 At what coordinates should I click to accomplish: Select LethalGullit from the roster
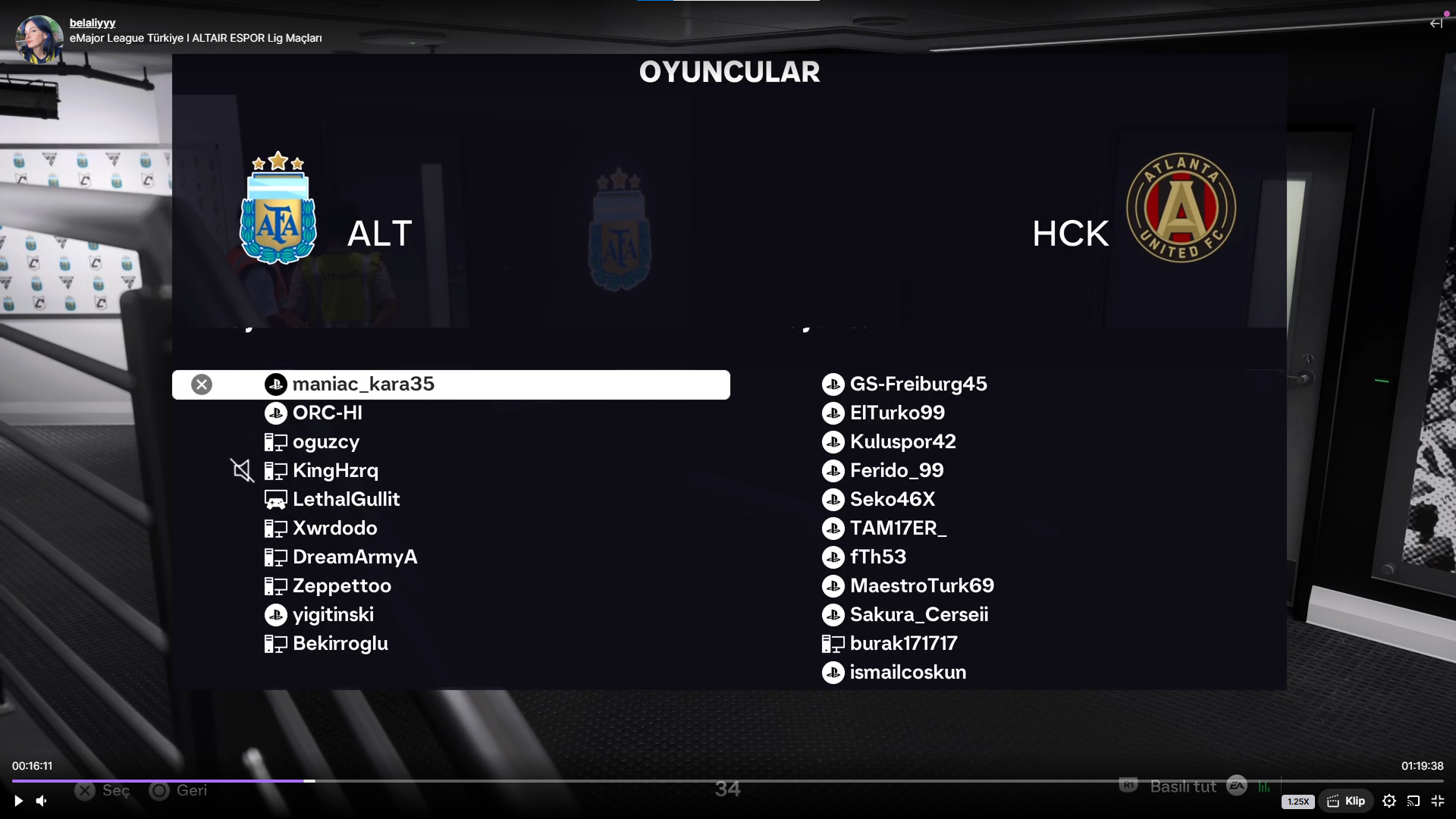click(346, 500)
